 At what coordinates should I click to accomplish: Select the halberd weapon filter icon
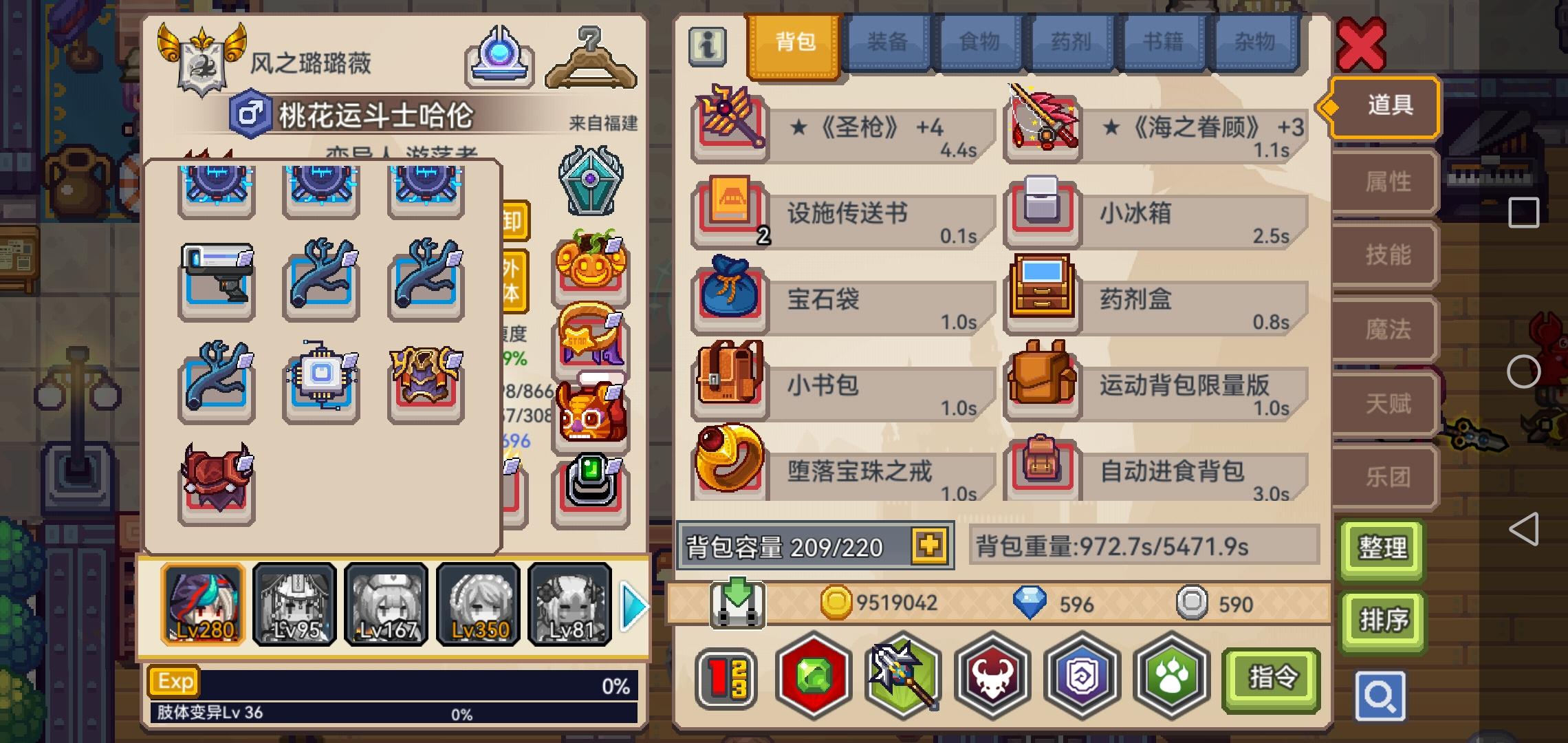pyautogui.click(x=901, y=678)
